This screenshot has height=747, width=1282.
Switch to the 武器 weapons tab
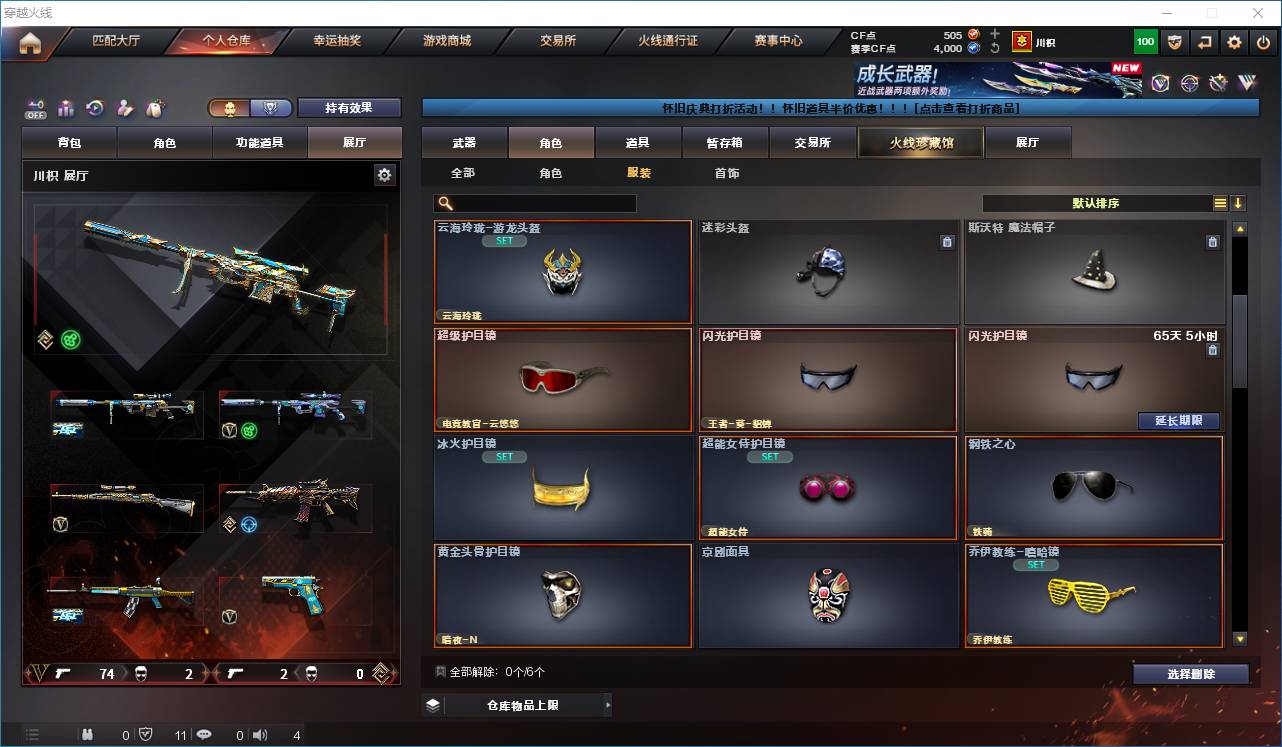click(464, 143)
